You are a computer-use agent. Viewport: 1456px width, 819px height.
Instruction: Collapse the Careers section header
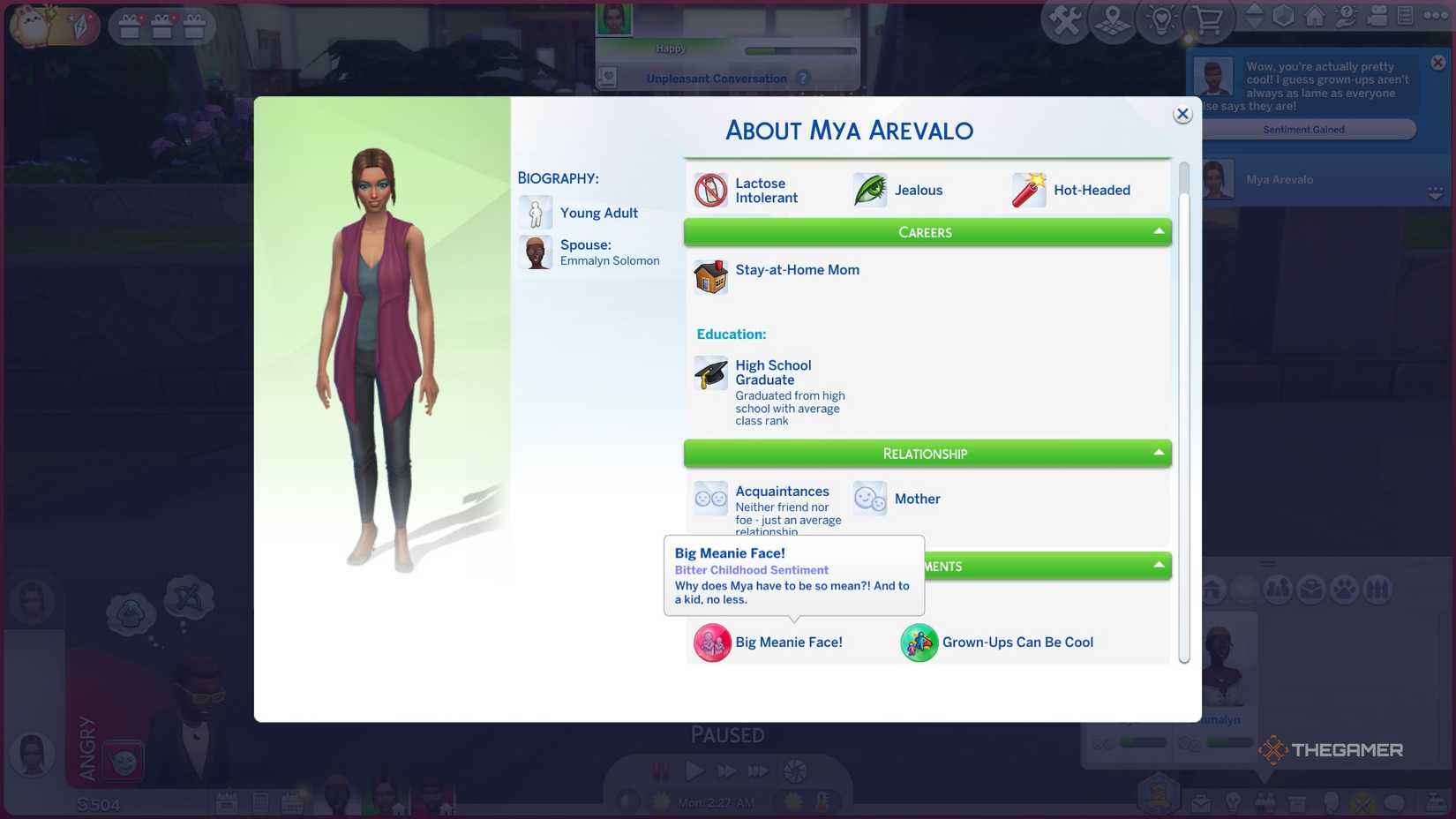(x=1160, y=232)
